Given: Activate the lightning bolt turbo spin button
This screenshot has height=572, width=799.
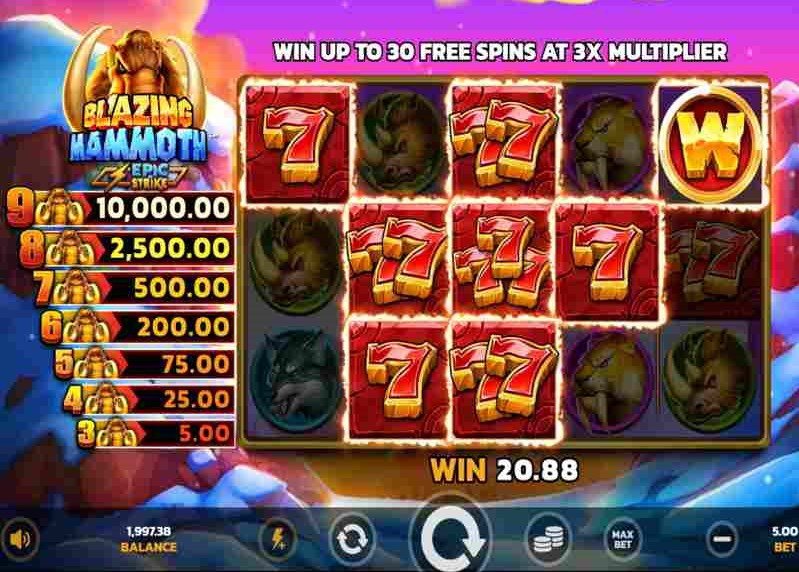Looking at the screenshot, I should pyautogui.click(x=277, y=540).
